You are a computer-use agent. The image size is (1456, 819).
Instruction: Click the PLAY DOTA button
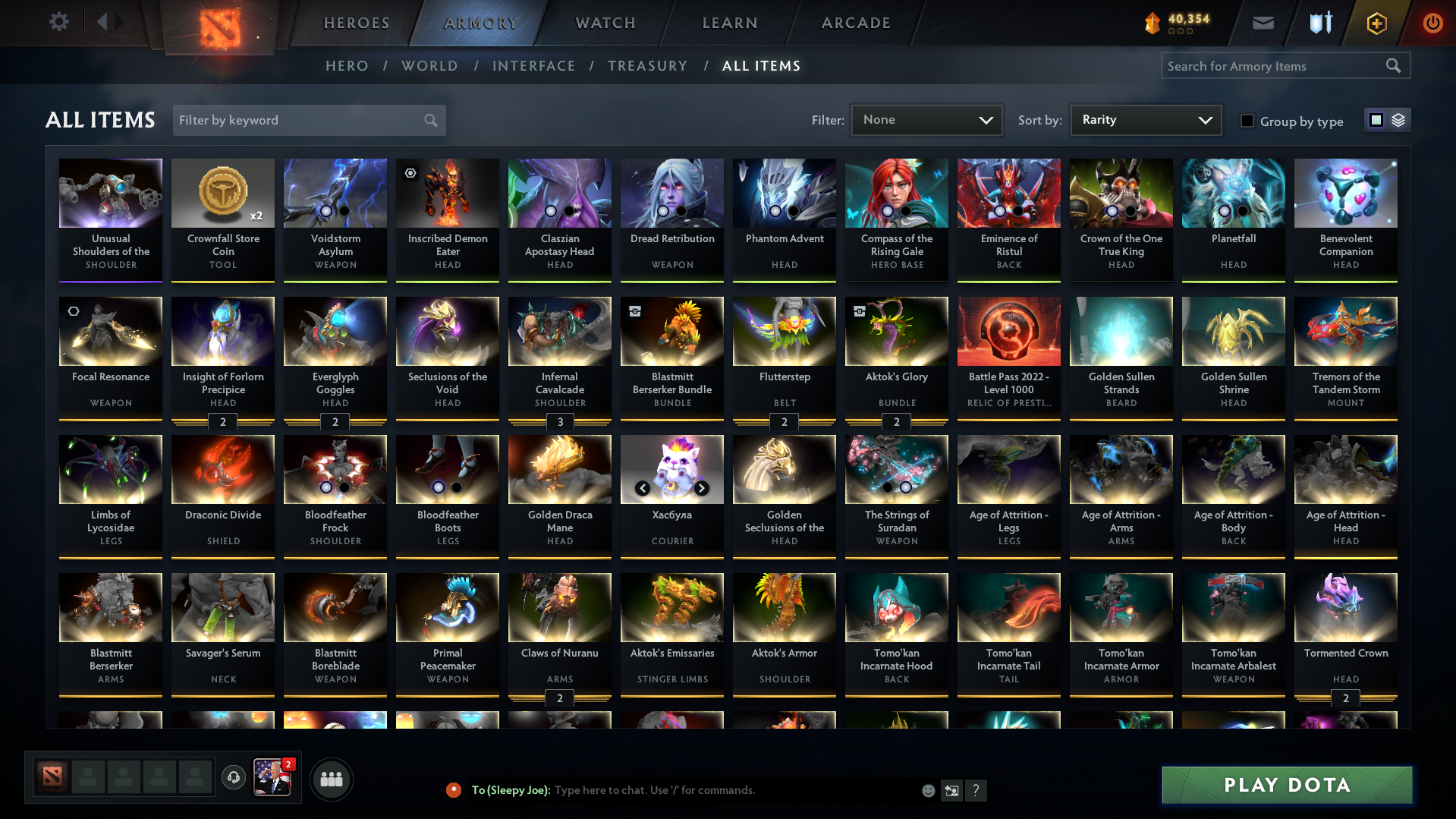tap(1285, 785)
